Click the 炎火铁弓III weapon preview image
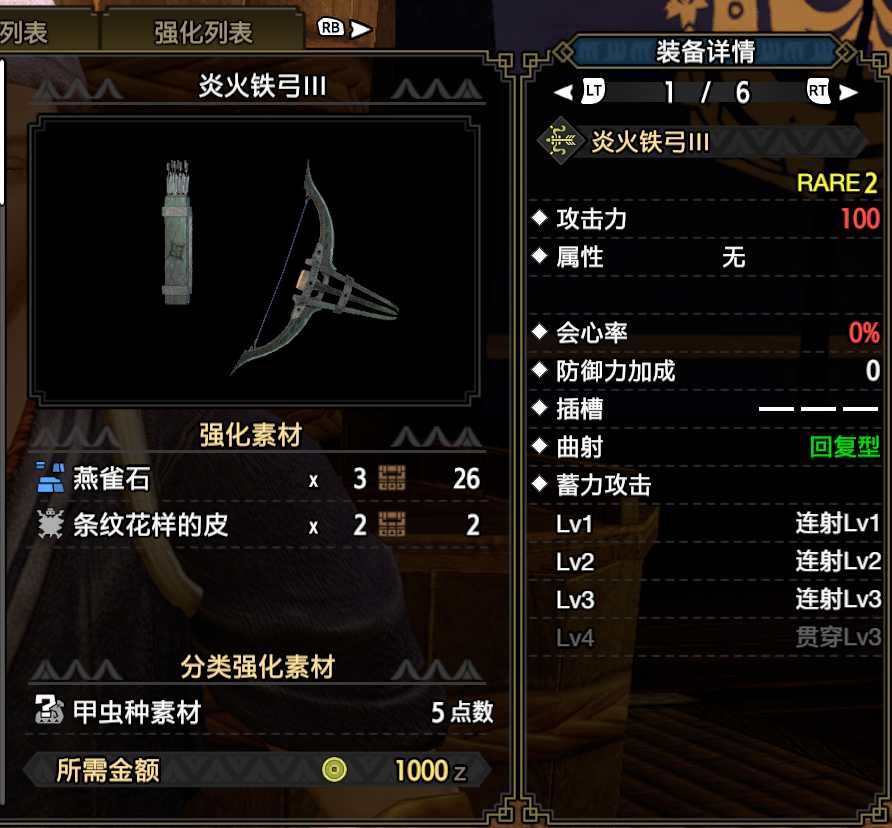Screen dimensions: 892x828 coord(254,262)
